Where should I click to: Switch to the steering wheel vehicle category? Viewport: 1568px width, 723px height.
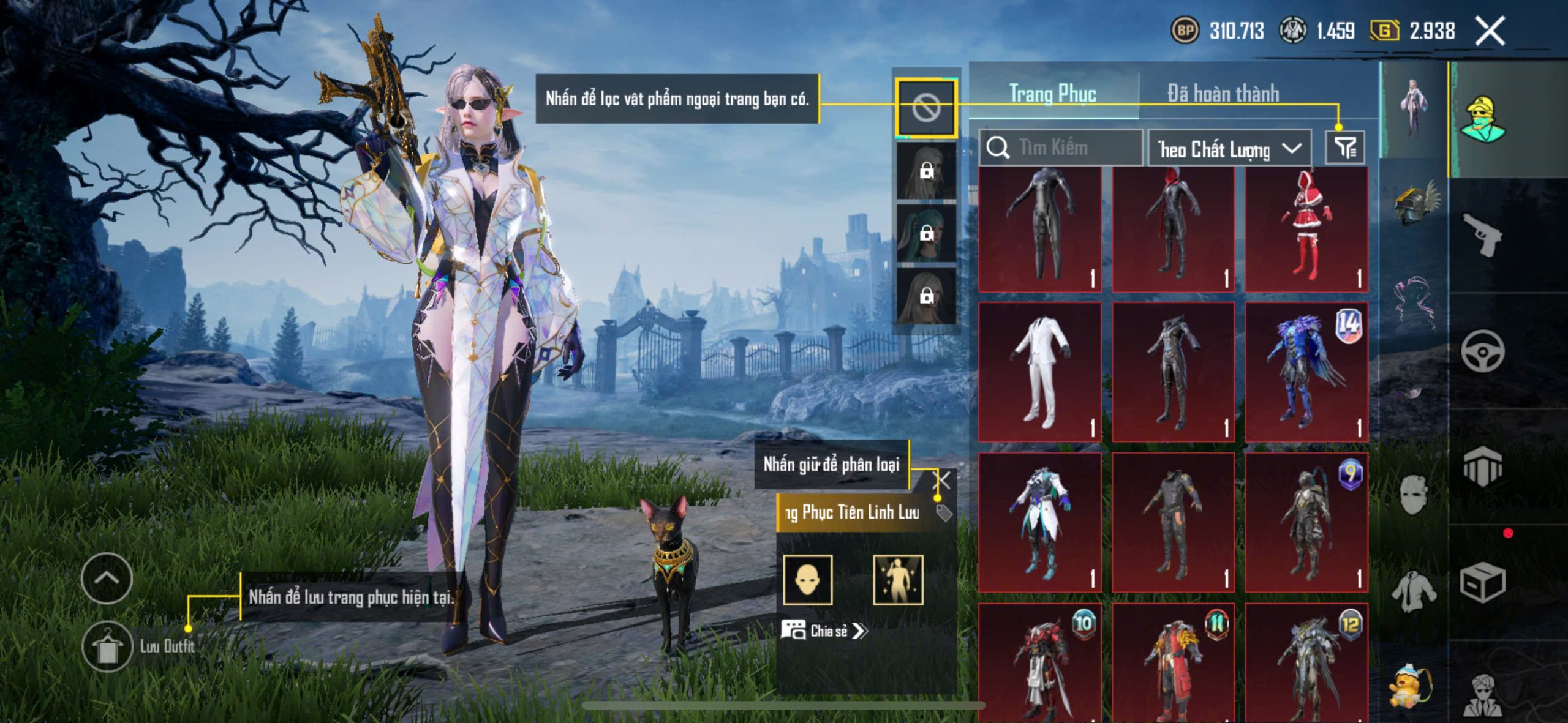(1482, 351)
